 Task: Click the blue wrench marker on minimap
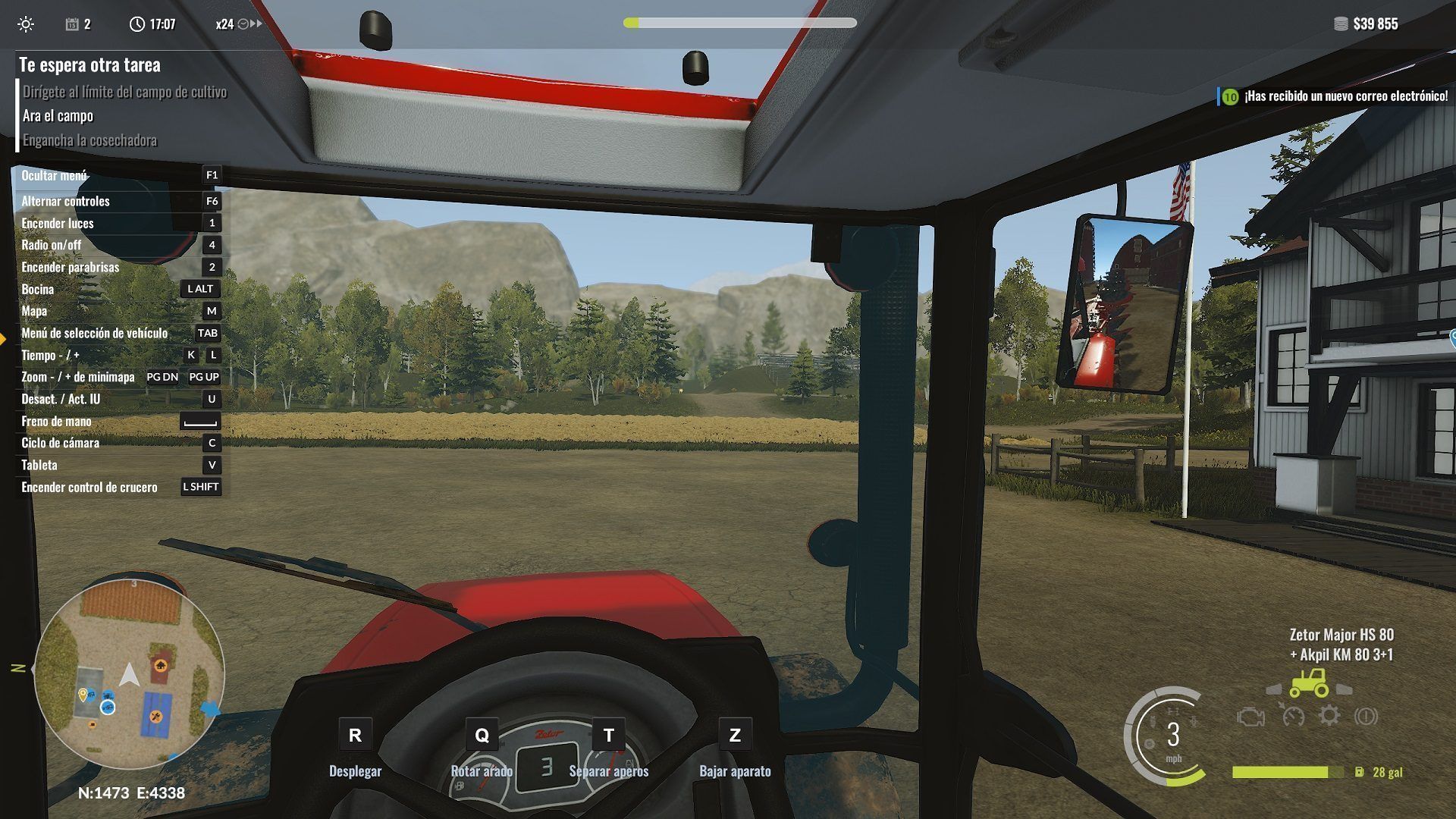point(156,717)
